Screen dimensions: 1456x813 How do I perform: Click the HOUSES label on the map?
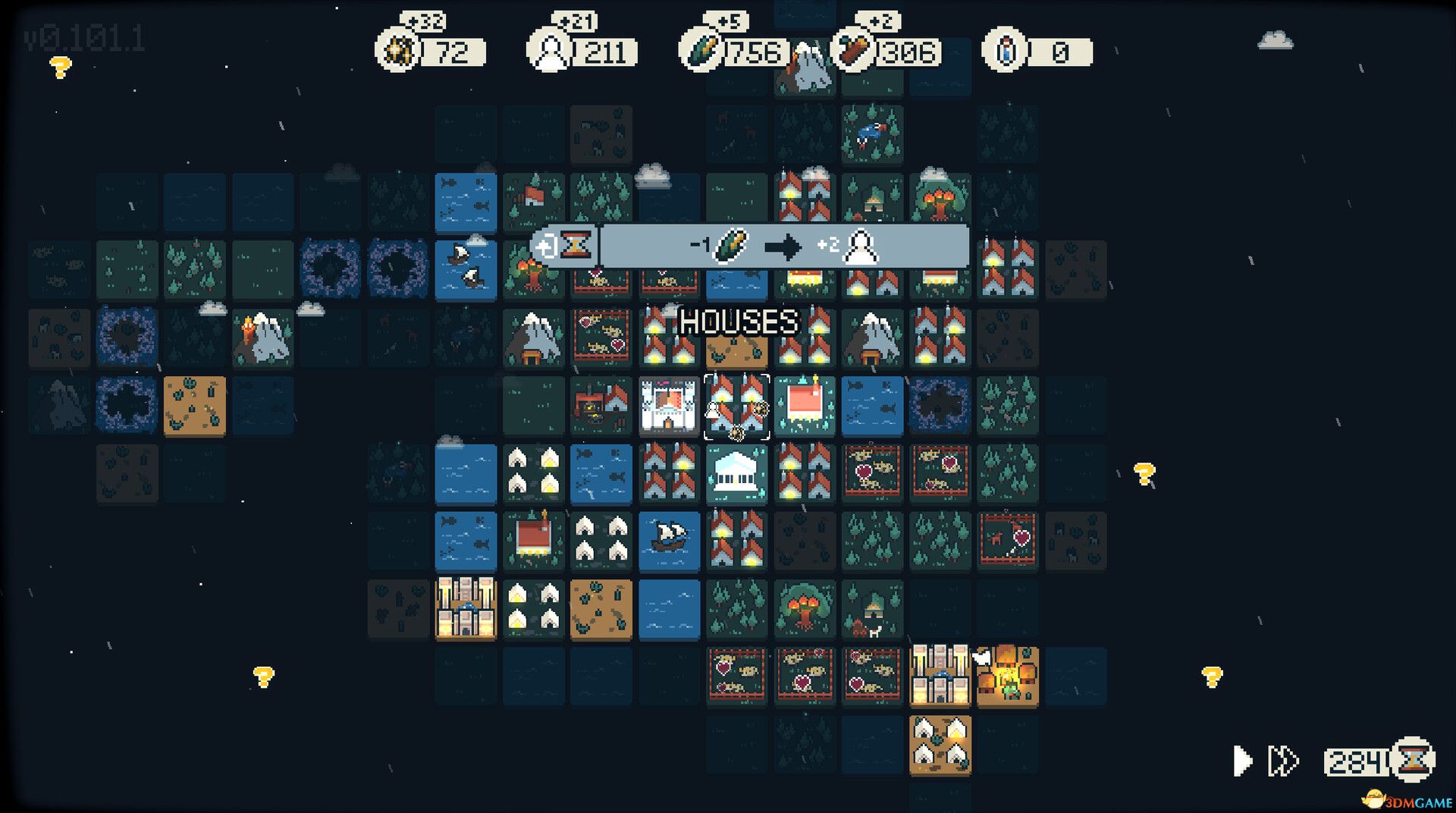click(739, 322)
